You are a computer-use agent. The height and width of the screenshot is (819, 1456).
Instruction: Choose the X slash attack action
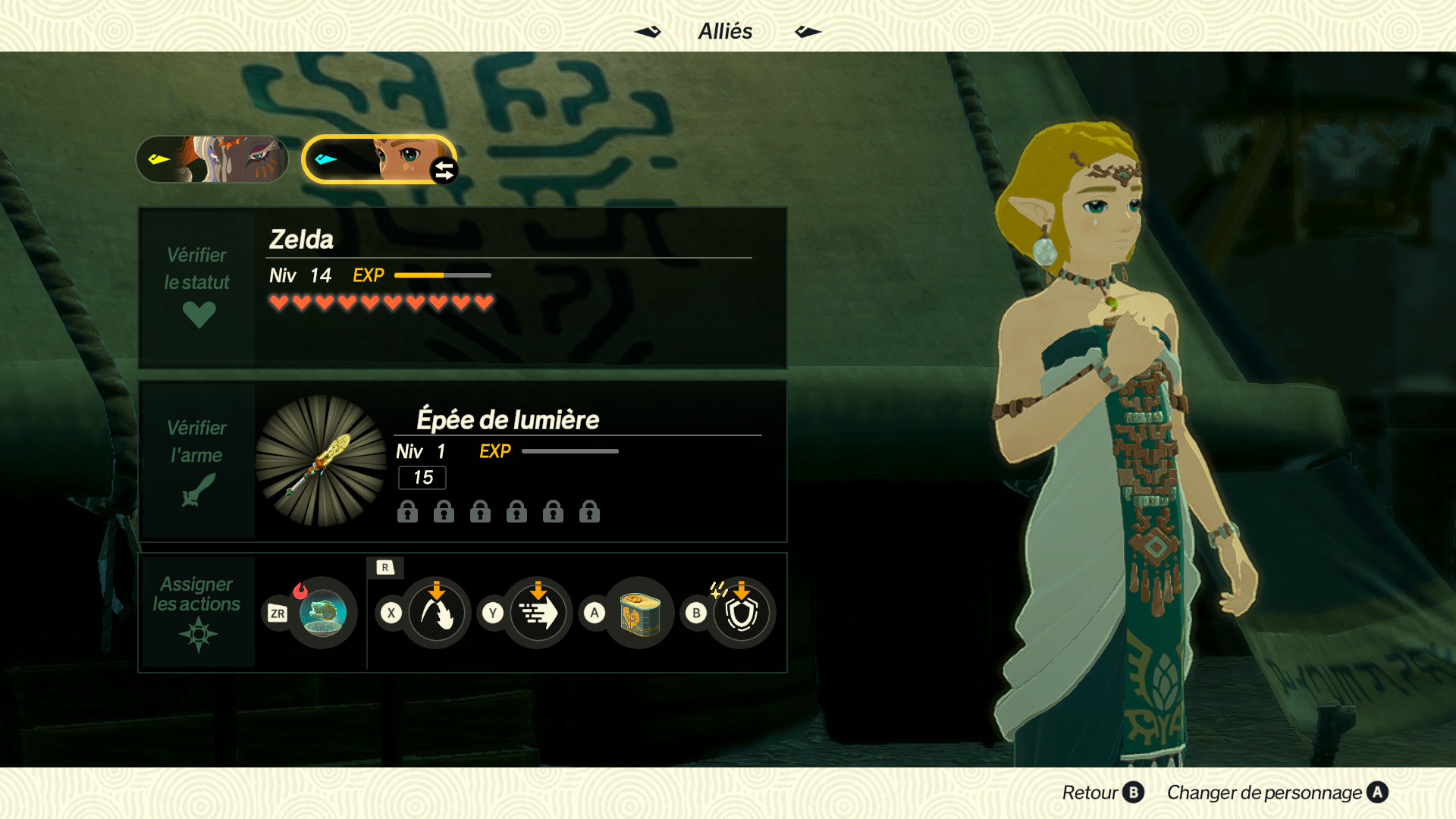(436, 613)
